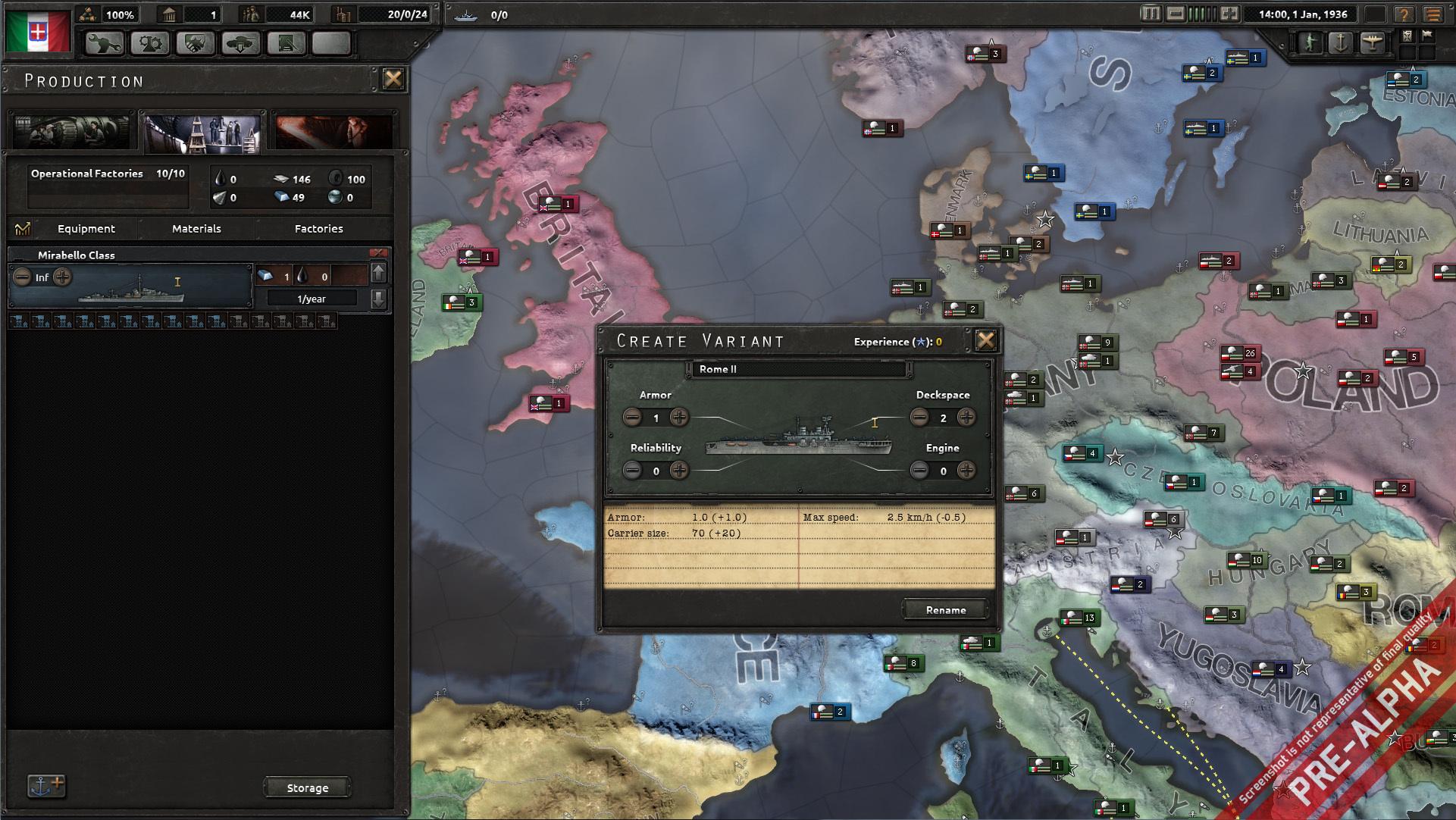Sort production by Equipment column
Screen dimensions: 1456x820
tap(86, 228)
